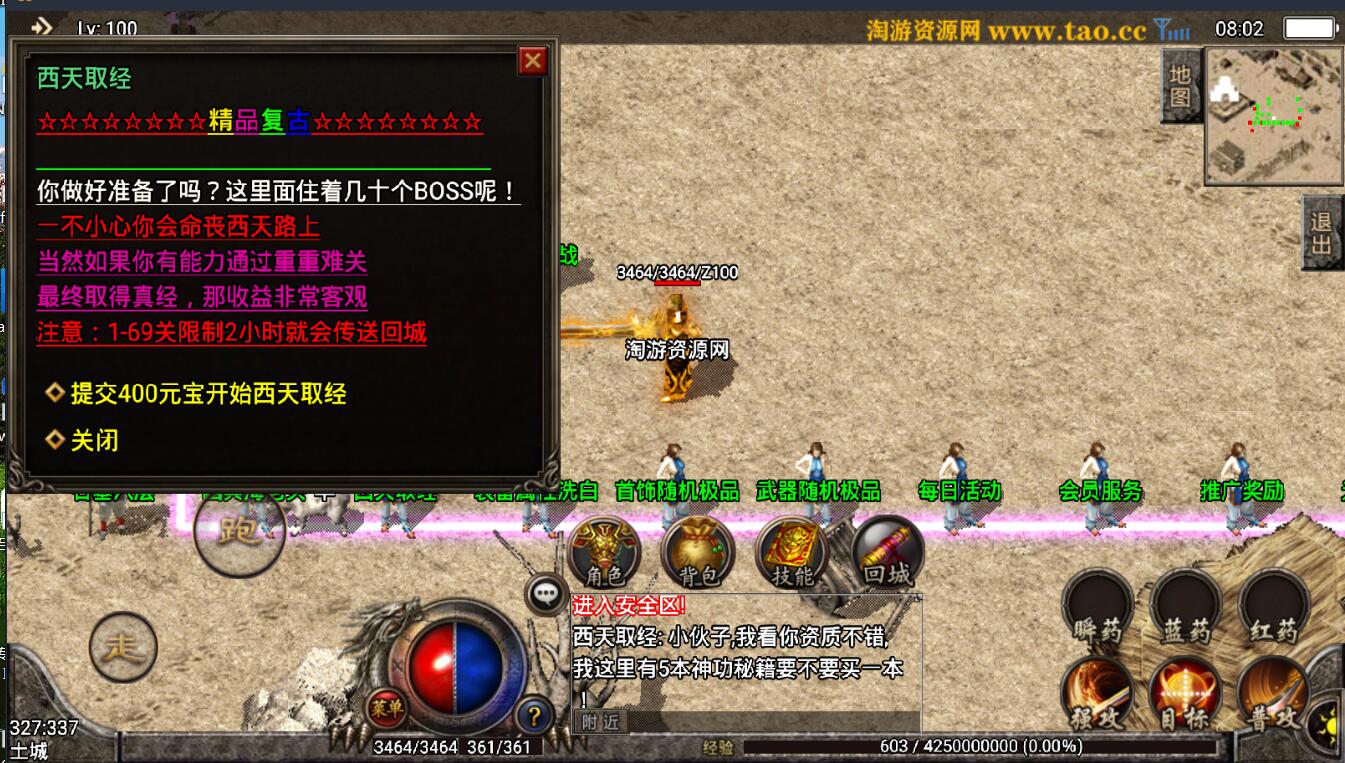
Task: Close the 西天取经 dialog with the red X
Action: (x=533, y=62)
